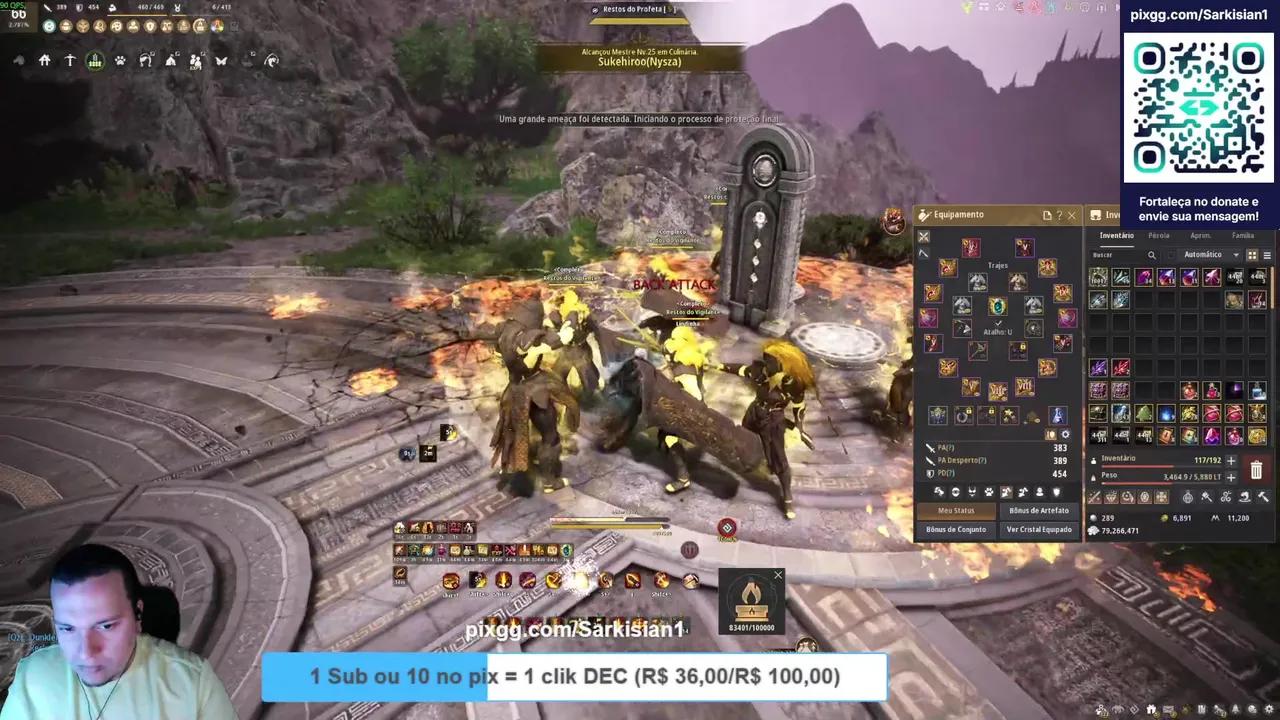Click the butterfly icon in top menu

[x=221, y=61]
